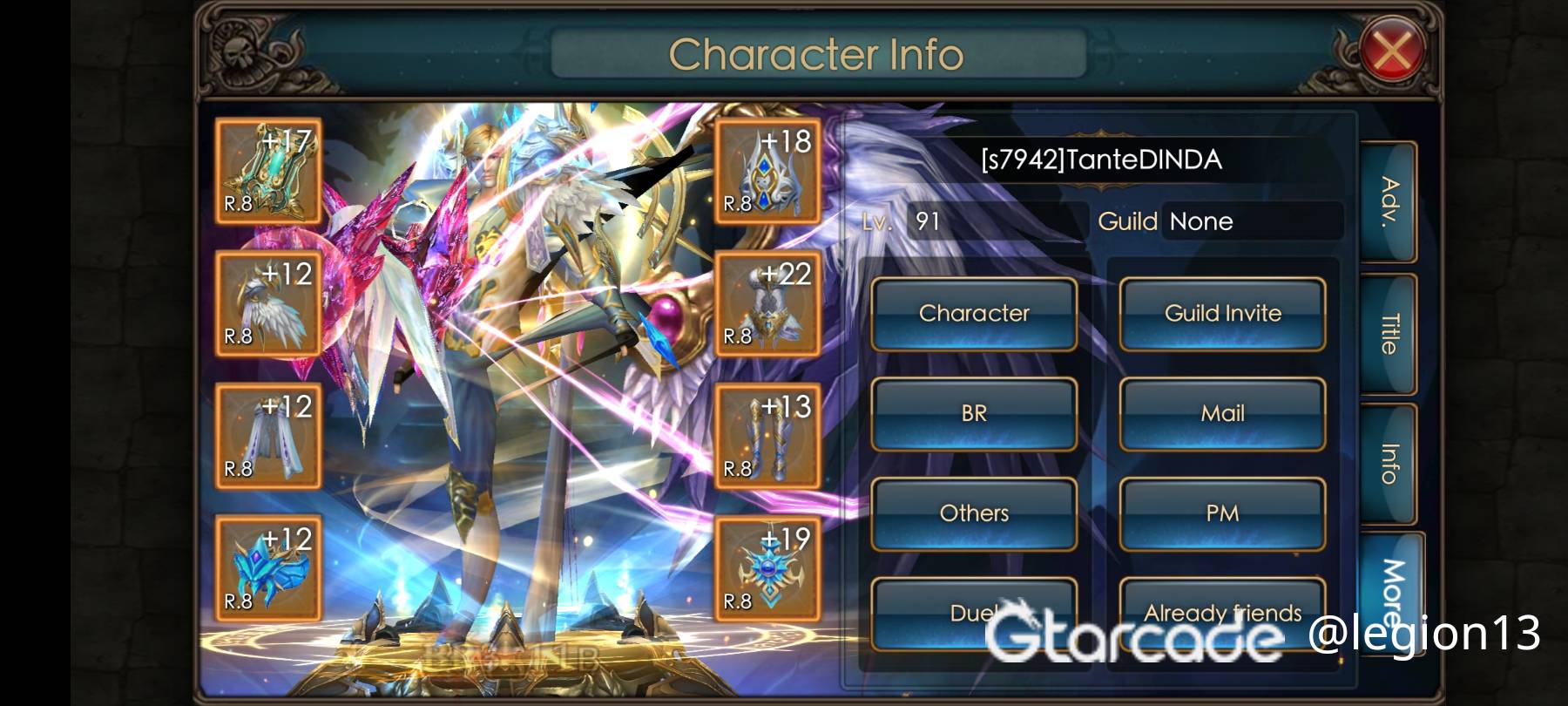Inspect the +19 star amulet slot

pos(767,568)
